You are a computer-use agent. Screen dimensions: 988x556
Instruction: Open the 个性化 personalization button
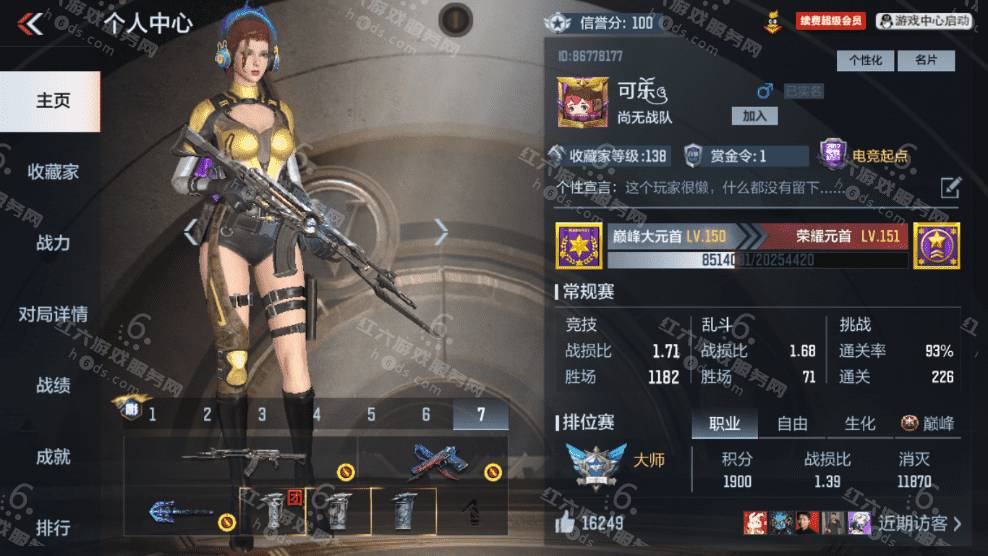click(x=866, y=61)
